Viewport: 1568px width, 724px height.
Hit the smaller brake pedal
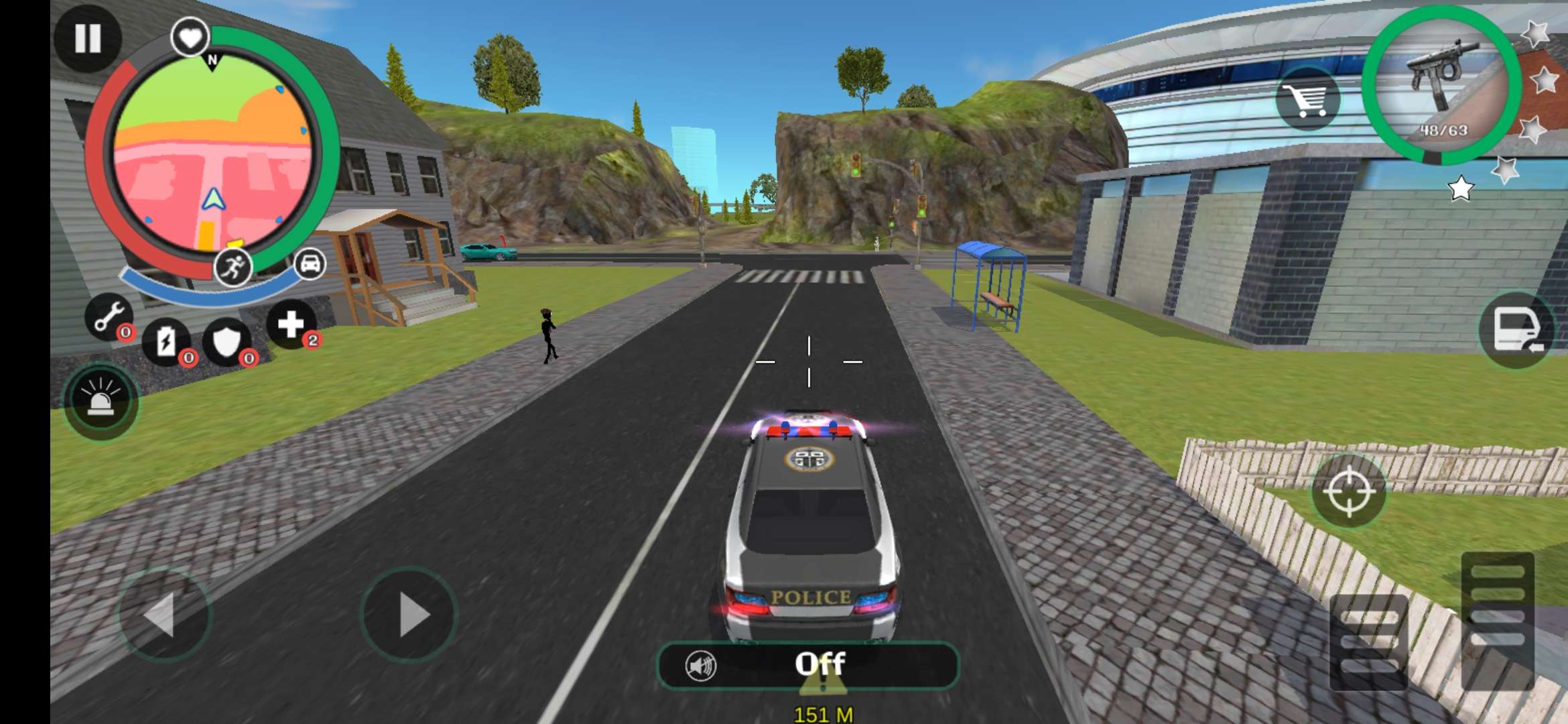(x=1368, y=642)
